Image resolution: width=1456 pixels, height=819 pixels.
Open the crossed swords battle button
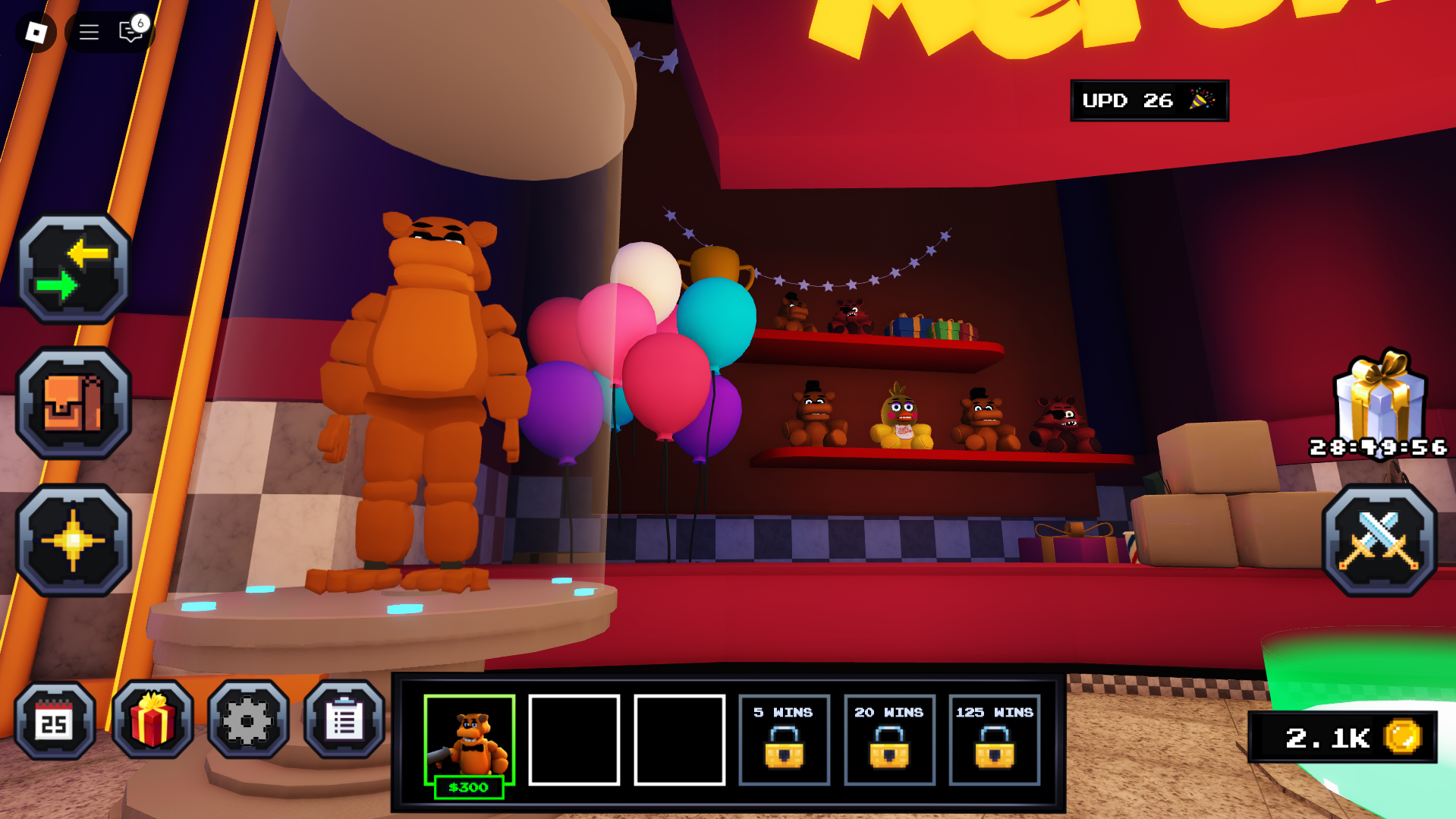(x=1379, y=540)
